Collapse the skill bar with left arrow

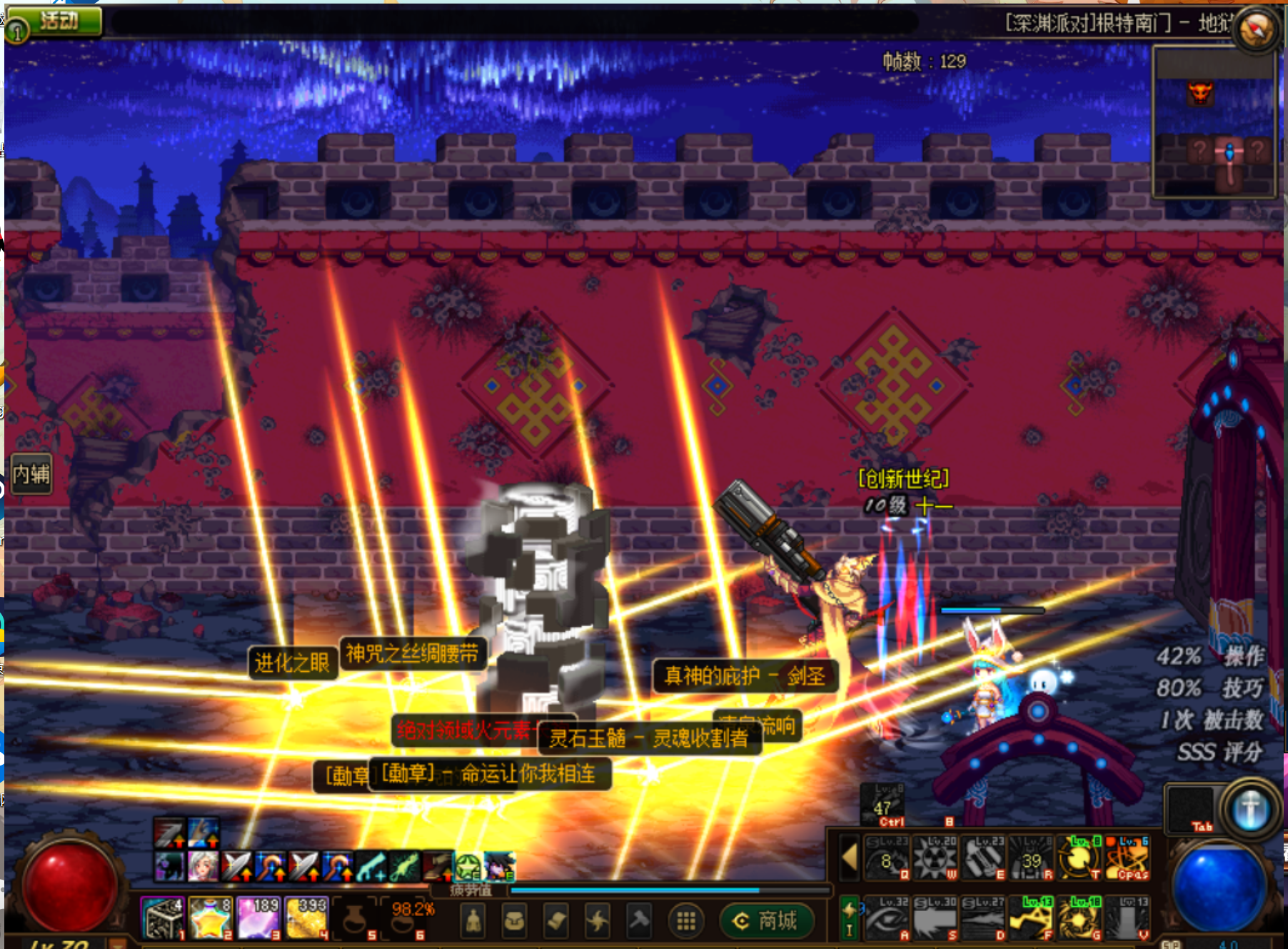click(x=849, y=858)
